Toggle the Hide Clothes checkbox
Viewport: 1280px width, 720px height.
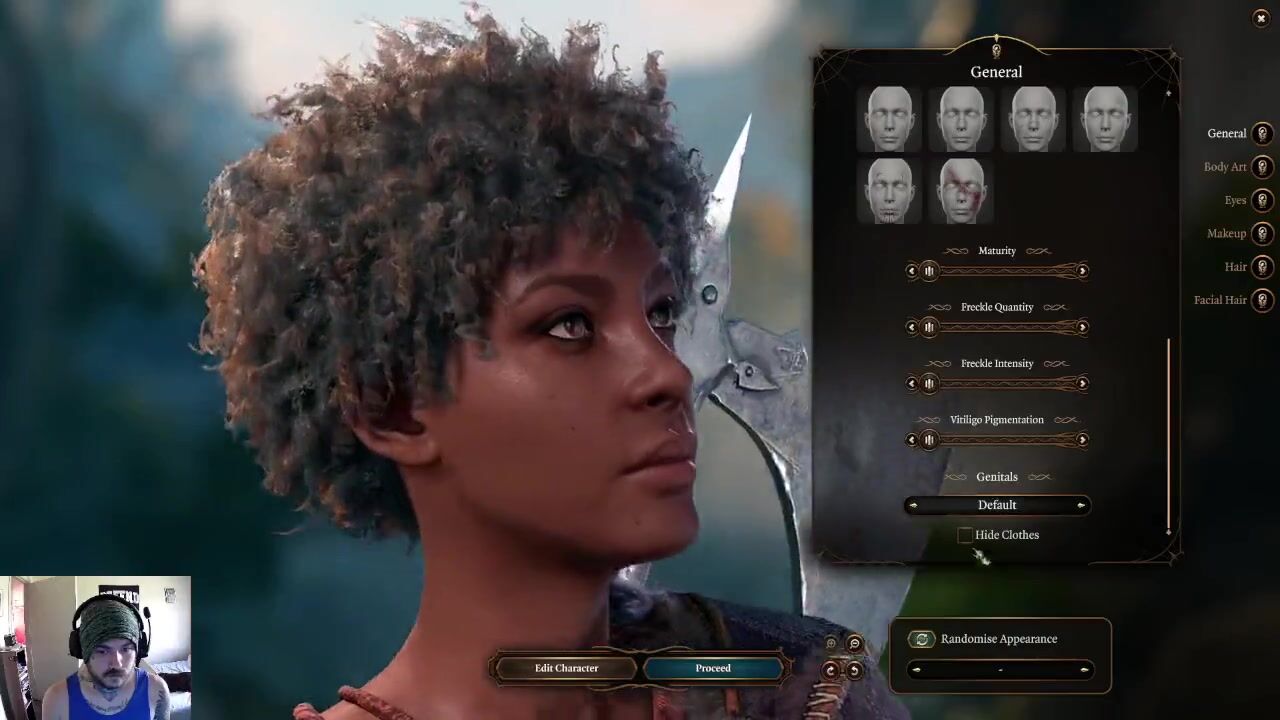pyautogui.click(x=965, y=536)
